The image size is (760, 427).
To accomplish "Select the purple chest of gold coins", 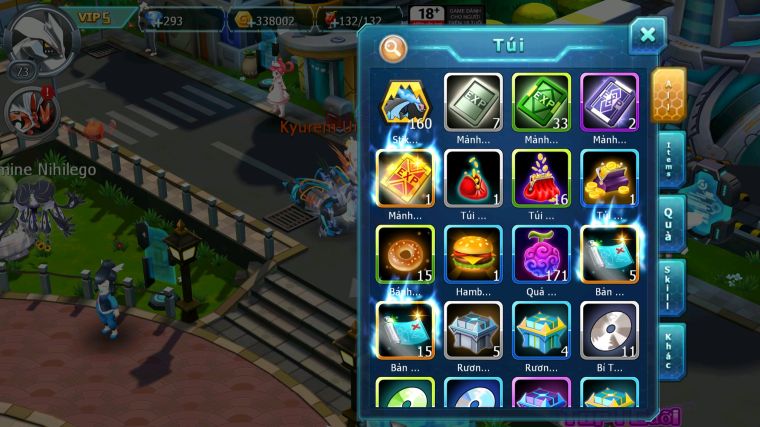I will click(609, 178).
